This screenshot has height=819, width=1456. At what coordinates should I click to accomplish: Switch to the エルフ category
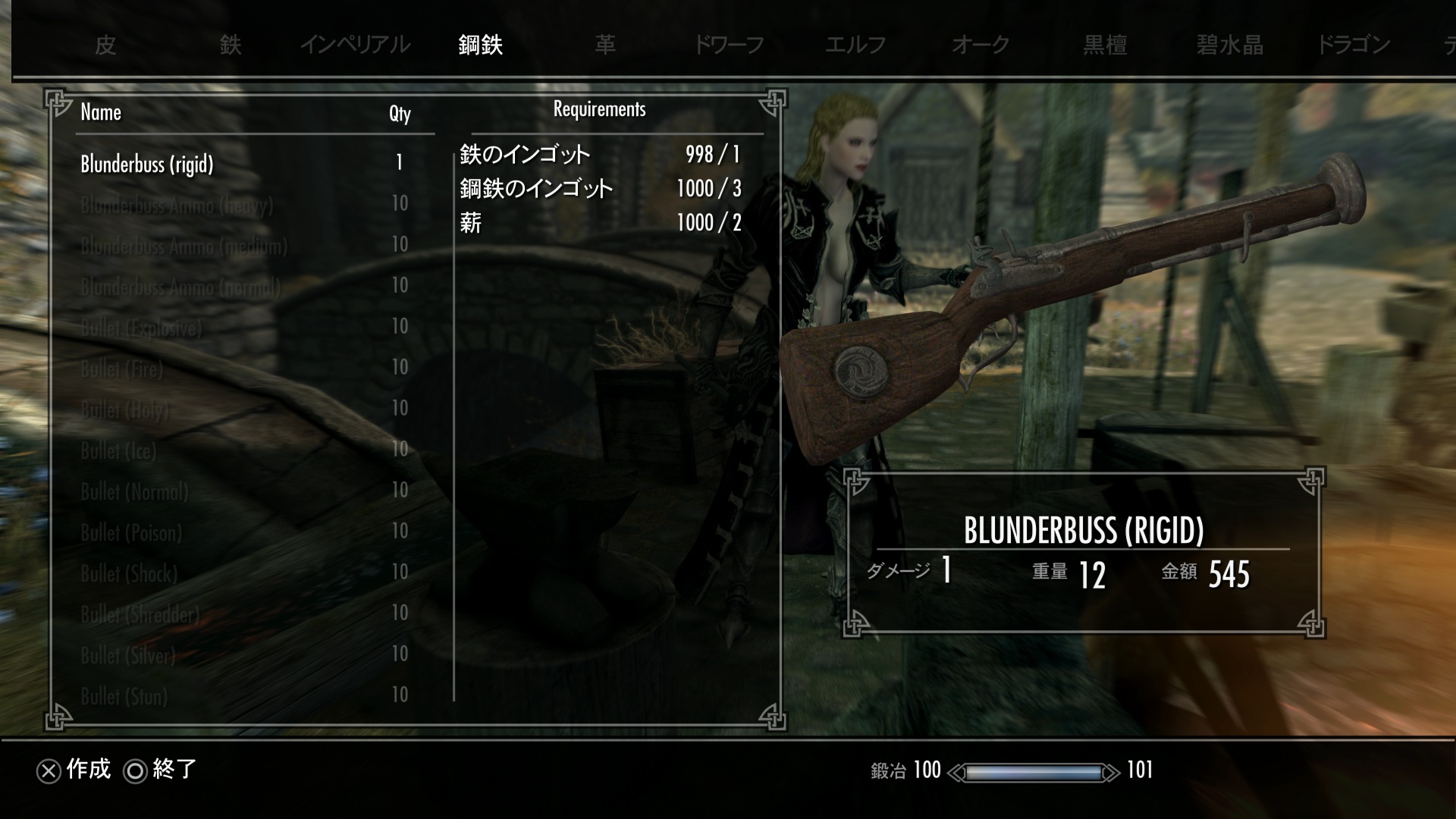click(x=855, y=45)
